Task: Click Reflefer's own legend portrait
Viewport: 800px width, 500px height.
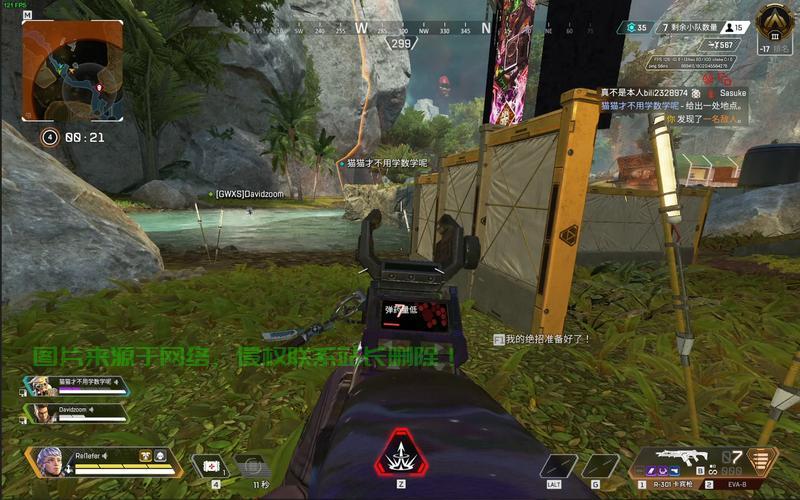Action: [51, 461]
